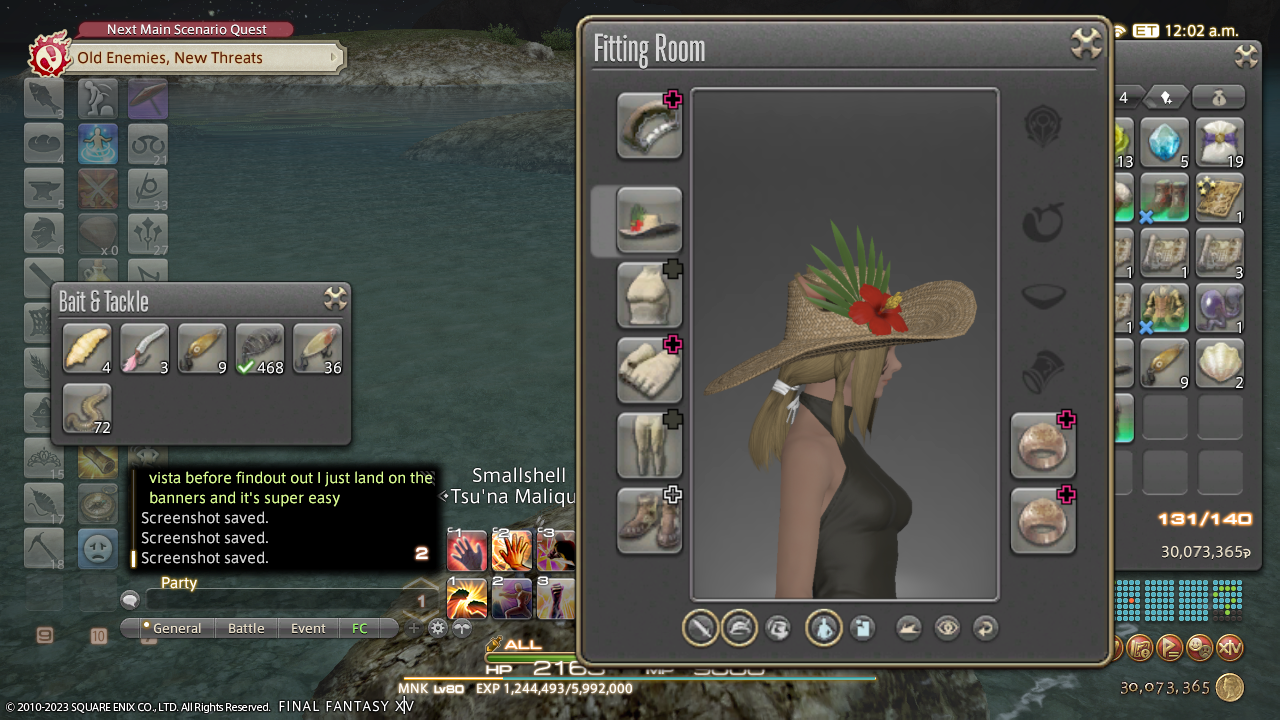Select the worm bait with 72 count
Image resolution: width=1280 pixels, height=720 pixels.
tap(87, 409)
